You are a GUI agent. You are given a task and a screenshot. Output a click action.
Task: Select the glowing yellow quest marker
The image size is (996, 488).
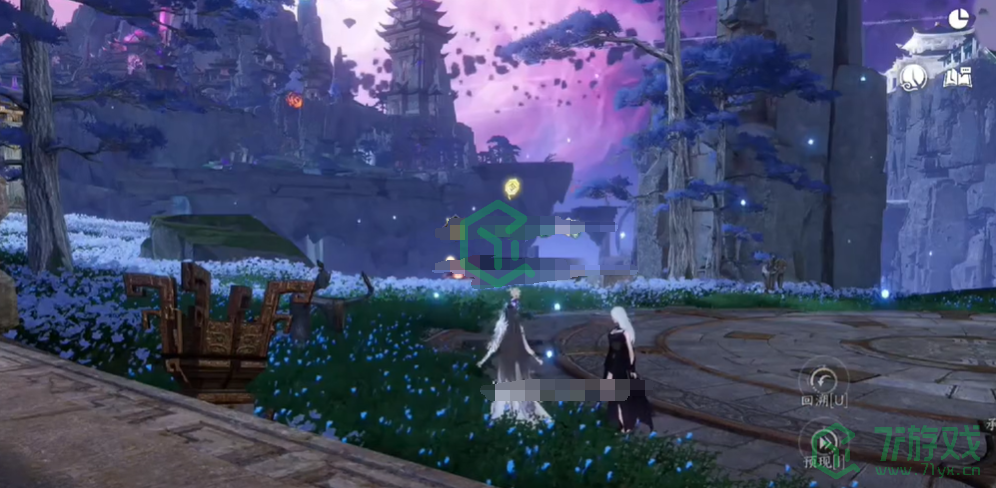512,186
